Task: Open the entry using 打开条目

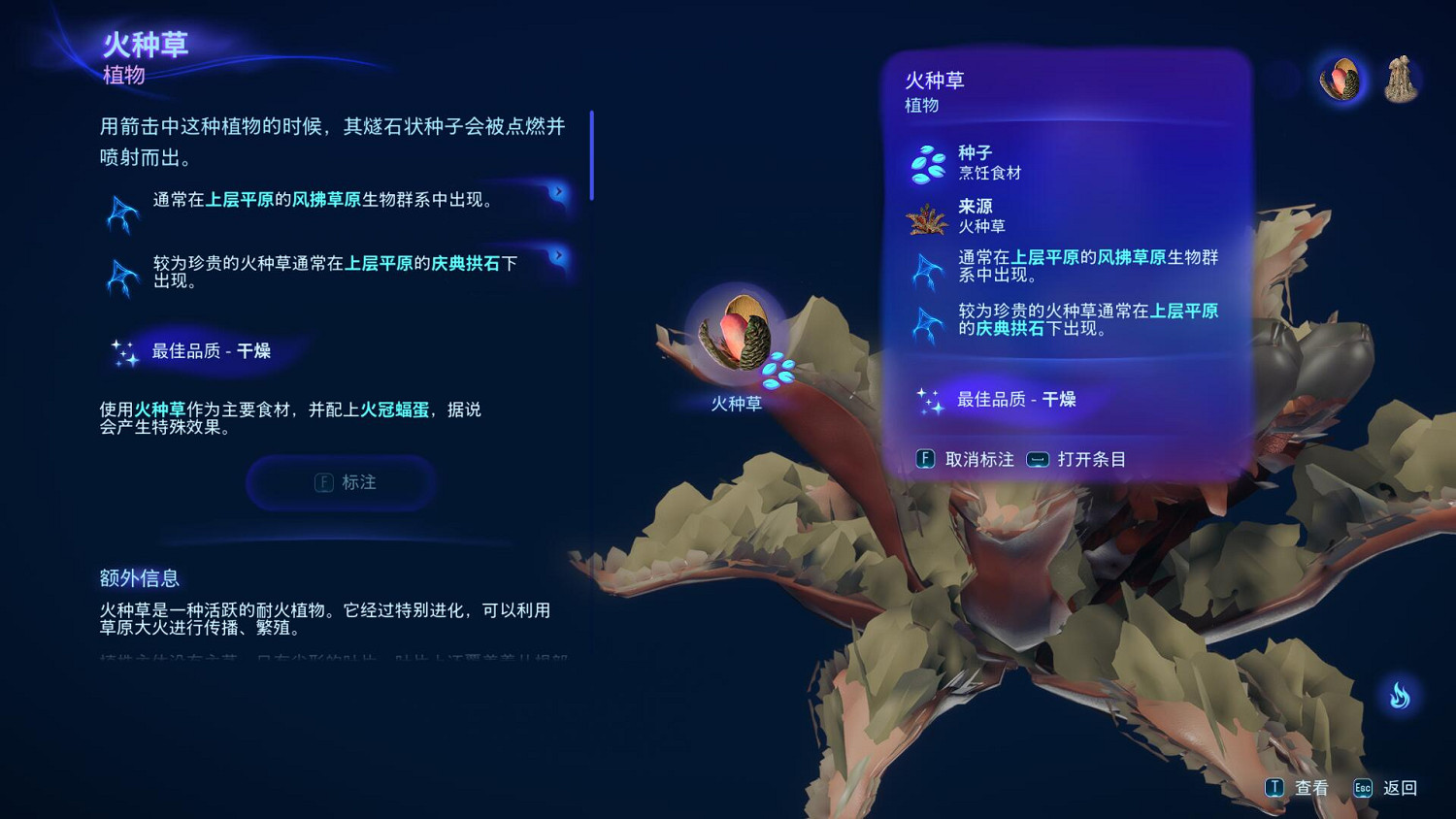Action: coord(1089,459)
